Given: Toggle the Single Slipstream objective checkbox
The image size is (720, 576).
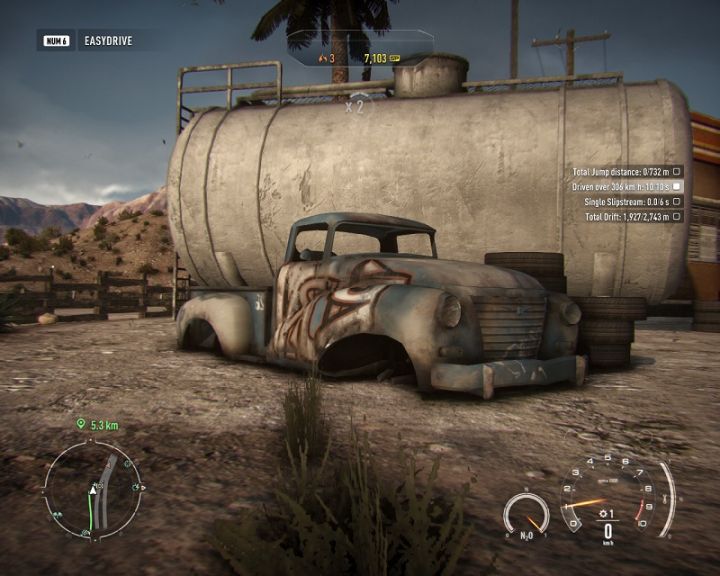Looking at the screenshot, I should pyautogui.click(x=677, y=201).
